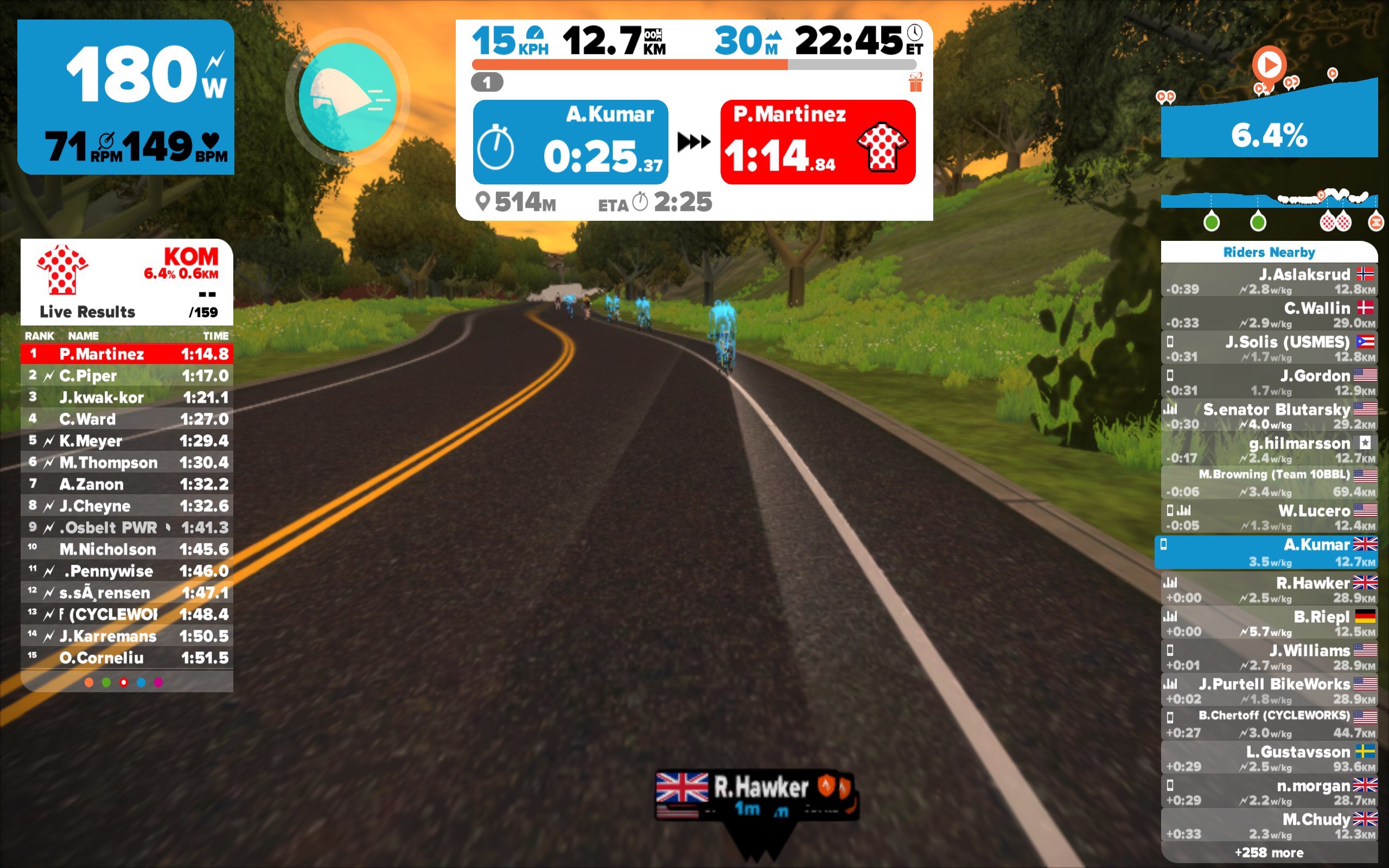Image resolution: width=1389 pixels, height=868 pixels.
Task: Select the M.Chudy rider row
Action: pyautogui.click(x=1269, y=825)
